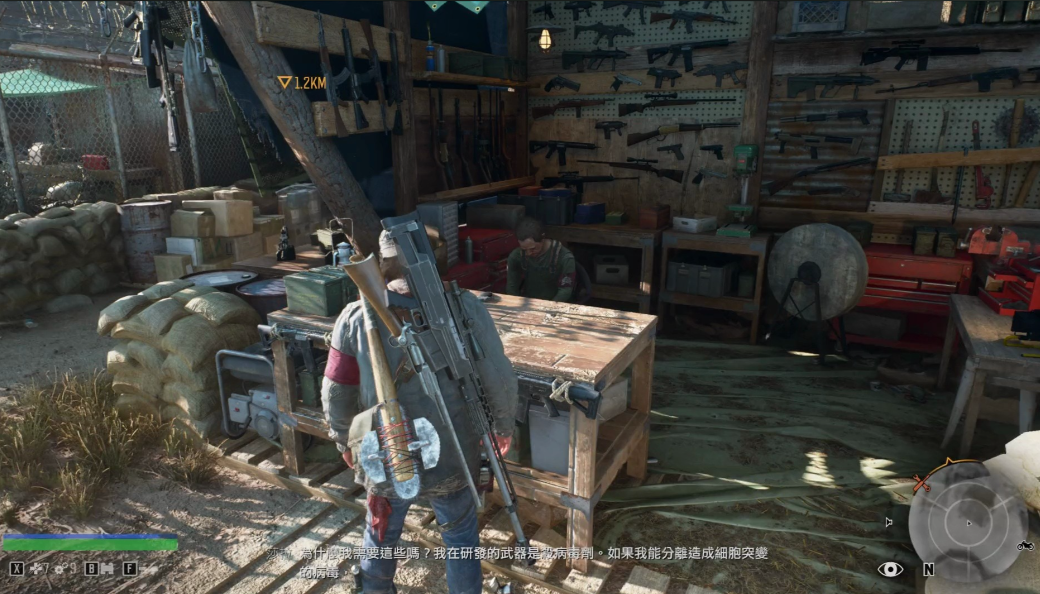Click the motorcycle icon beside the minimap
The height and width of the screenshot is (594, 1040).
[x=1023, y=546]
